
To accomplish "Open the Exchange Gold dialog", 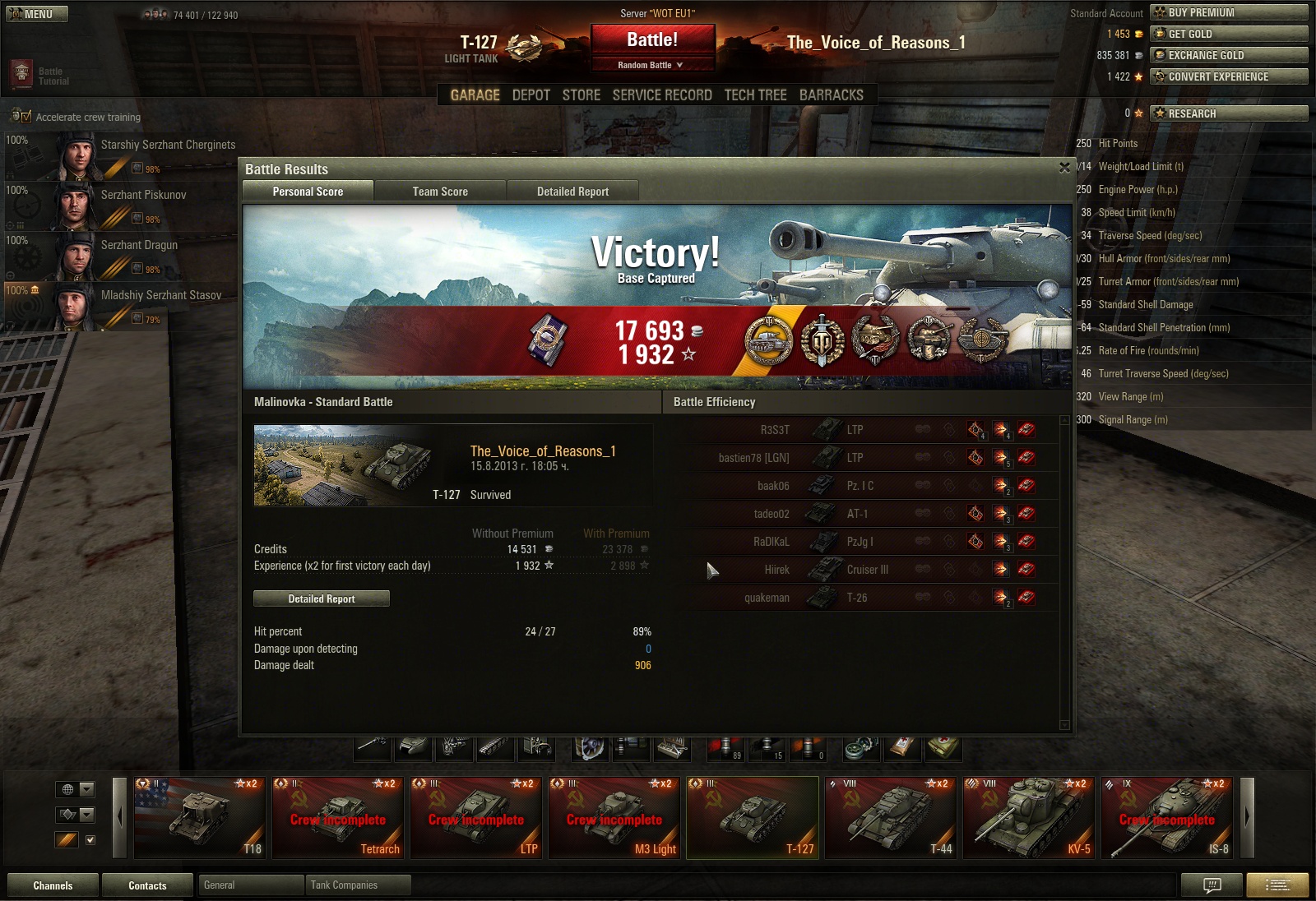I will pos(1229,55).
